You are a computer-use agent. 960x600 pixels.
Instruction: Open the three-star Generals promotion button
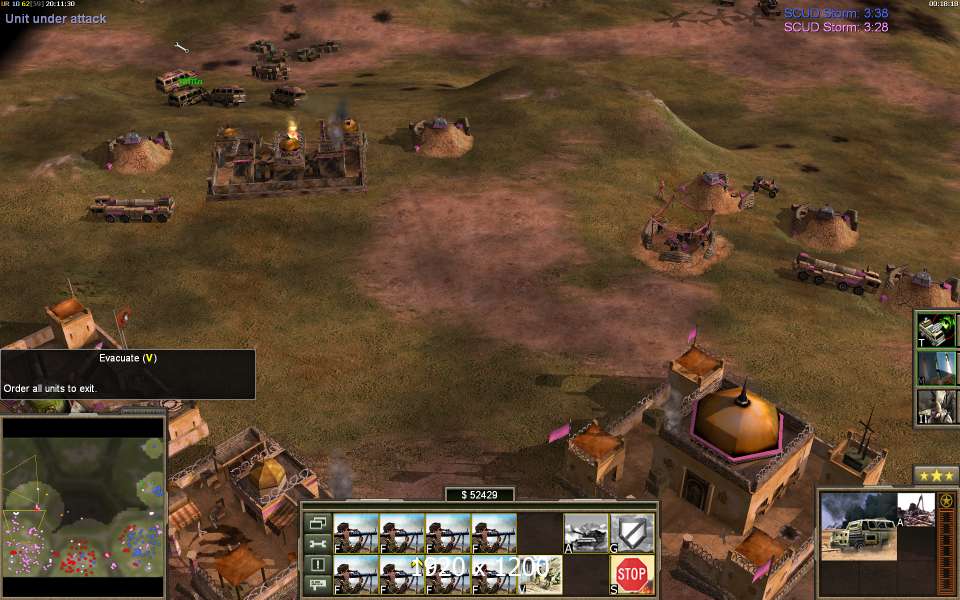coord(936,476)
